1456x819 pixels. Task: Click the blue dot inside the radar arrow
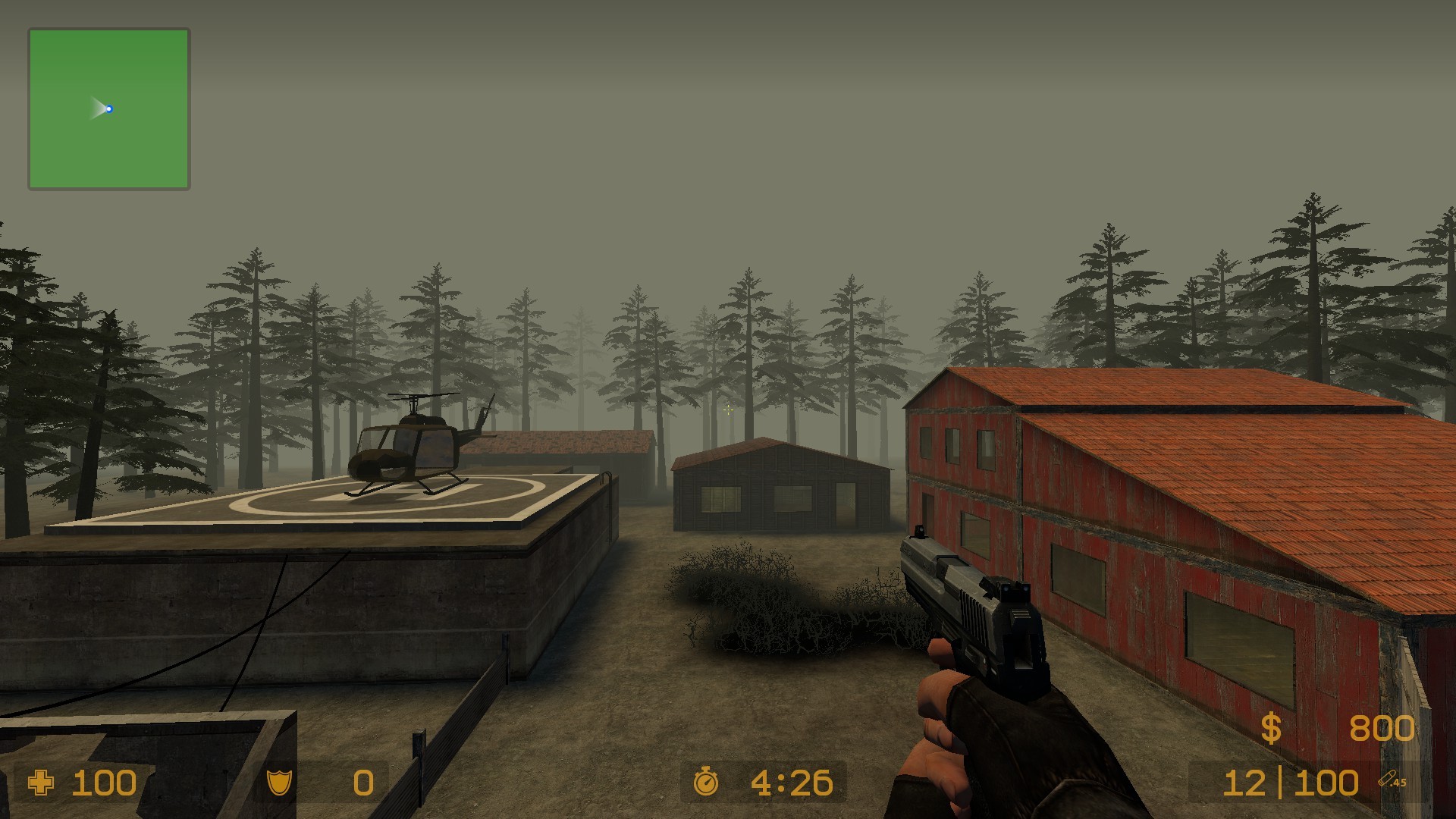(x=110, y=108)
